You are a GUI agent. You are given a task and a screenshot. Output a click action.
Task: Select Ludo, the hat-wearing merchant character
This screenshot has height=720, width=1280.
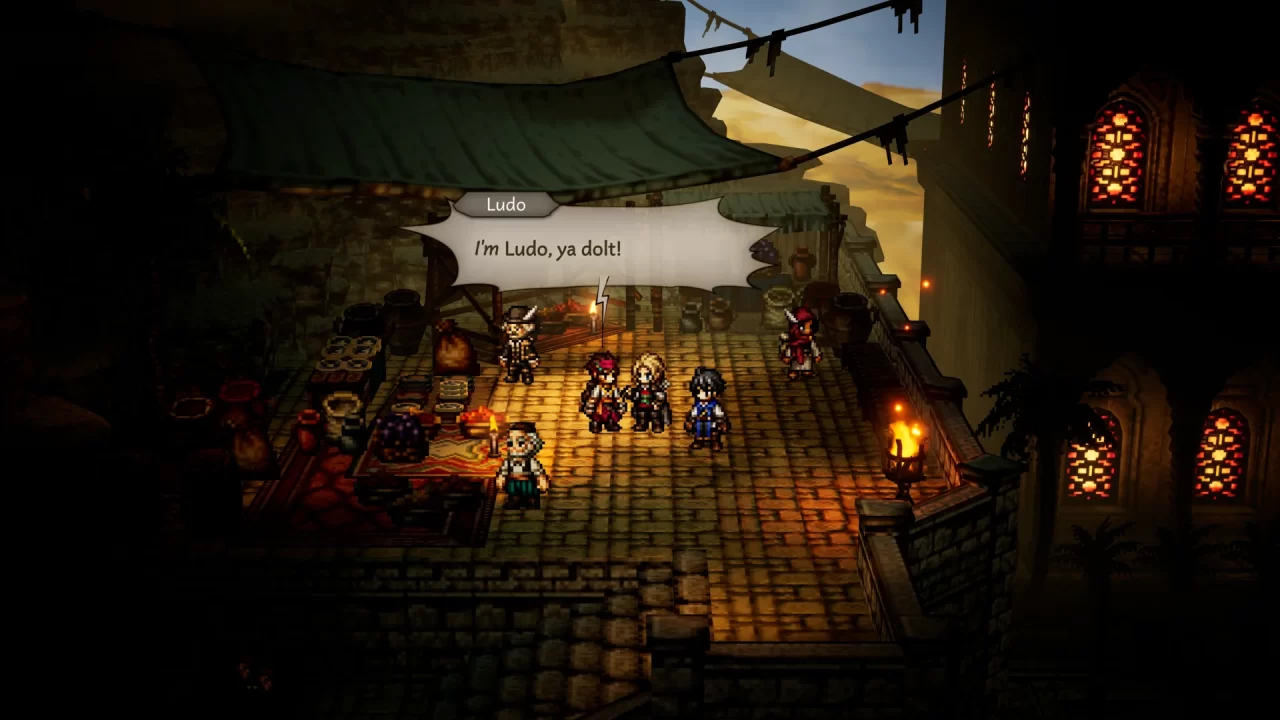click(519, 345)
